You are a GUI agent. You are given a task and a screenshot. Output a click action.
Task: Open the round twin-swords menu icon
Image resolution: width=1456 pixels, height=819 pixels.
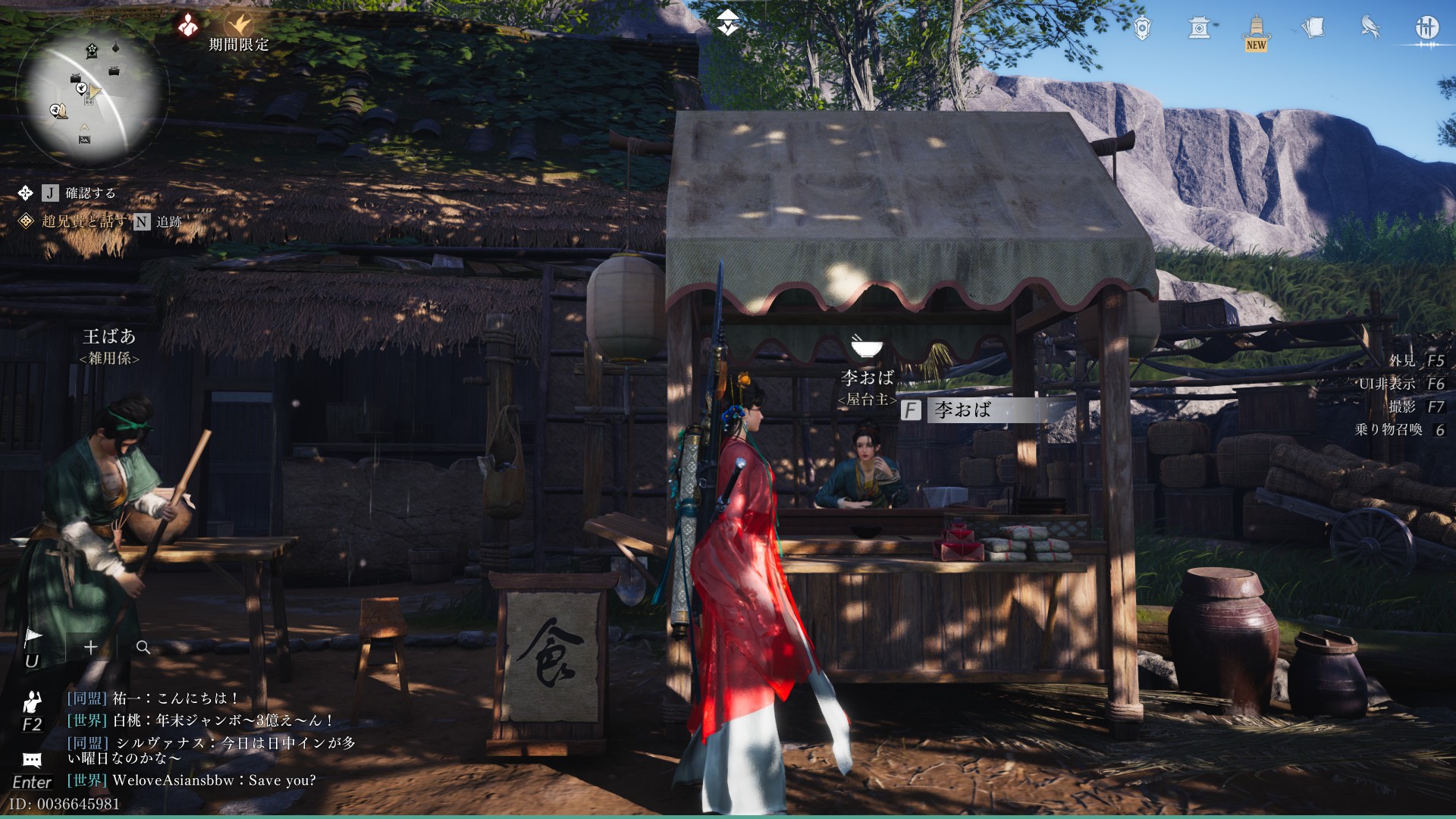click(x=1426, y=29)
